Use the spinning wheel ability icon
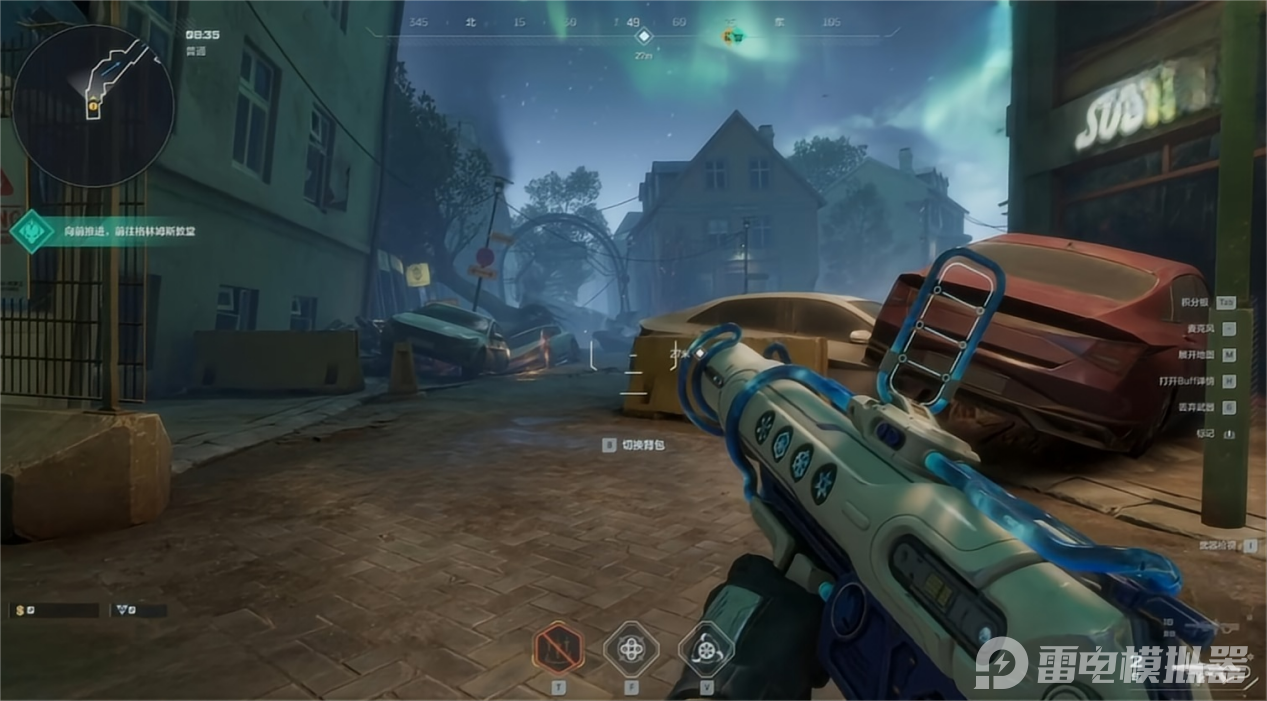This screenshot has height=701, width=1267. point(706,649)
